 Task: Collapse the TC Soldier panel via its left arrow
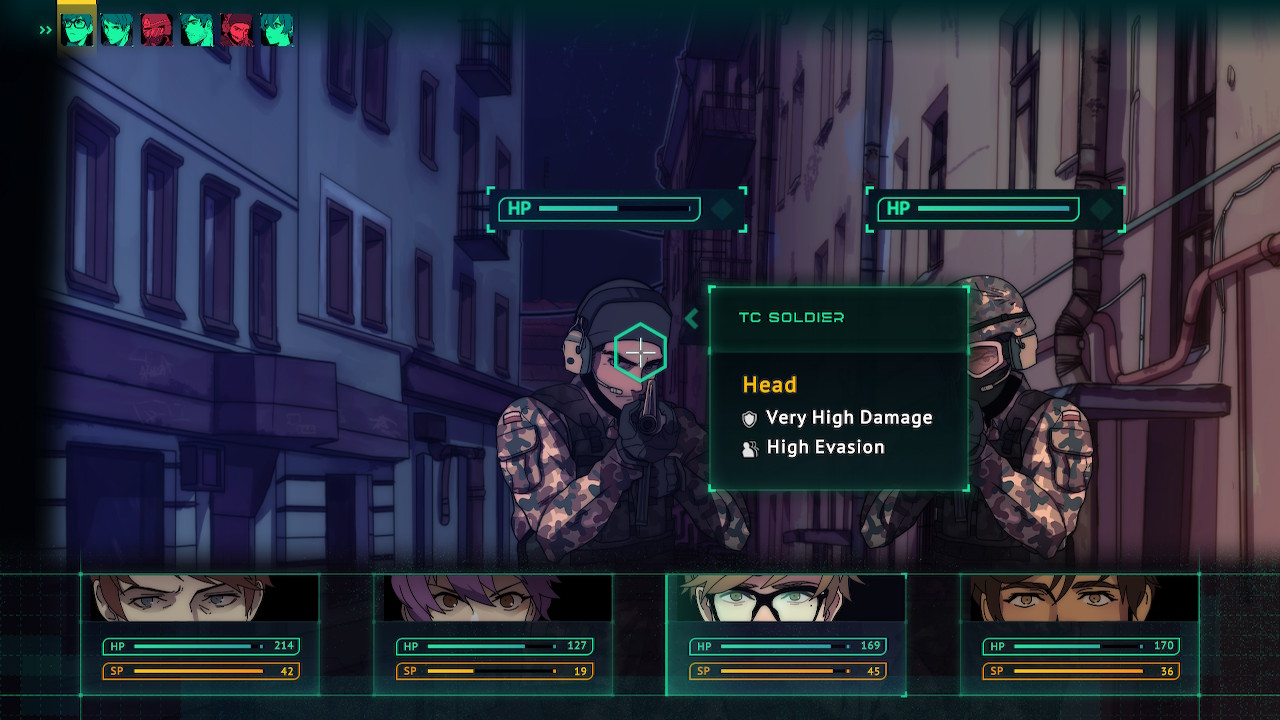pyautogui.click(x=691, y=319)
